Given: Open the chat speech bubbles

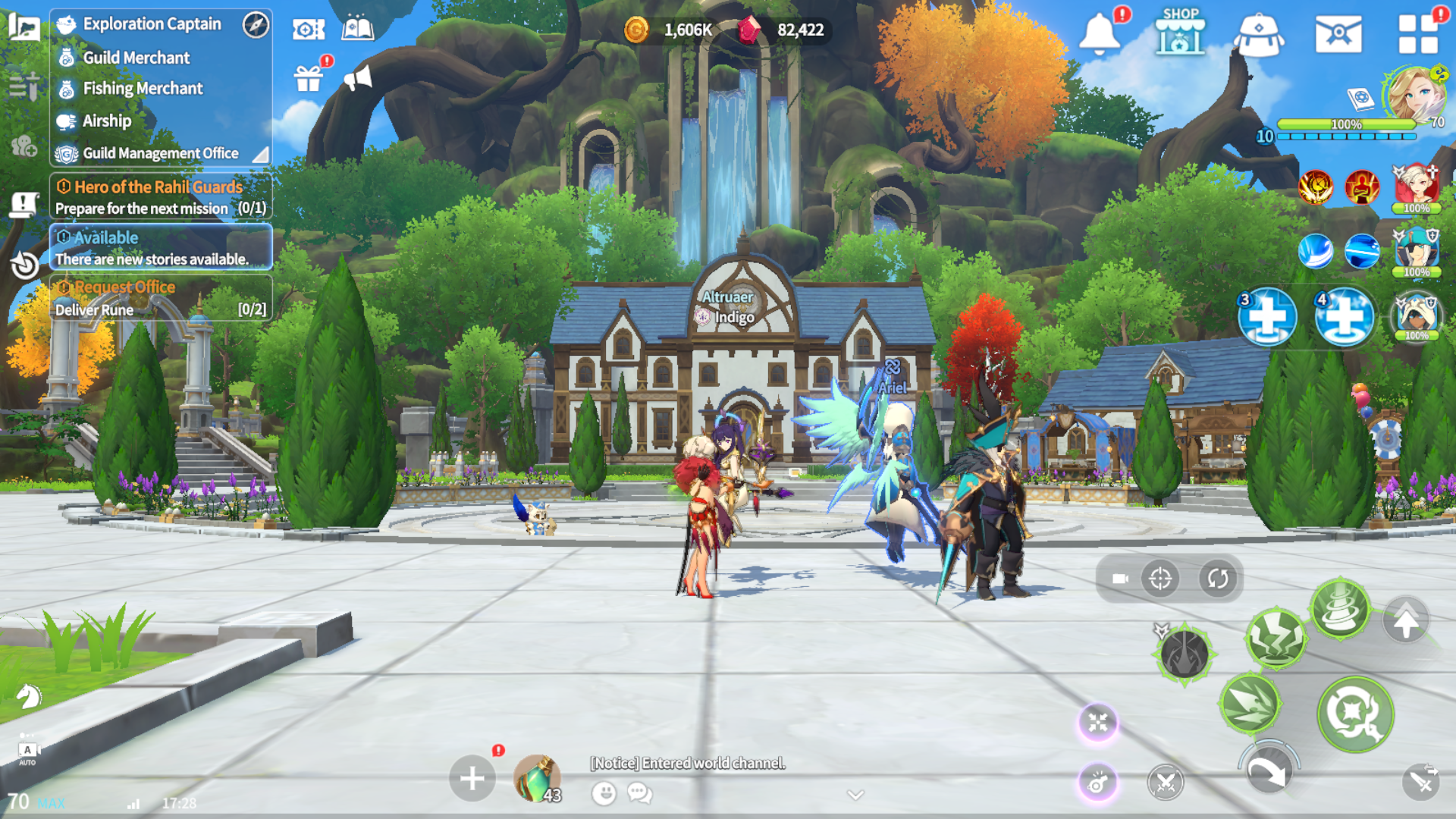Looking at the screenshot, I should pos(640,793).
